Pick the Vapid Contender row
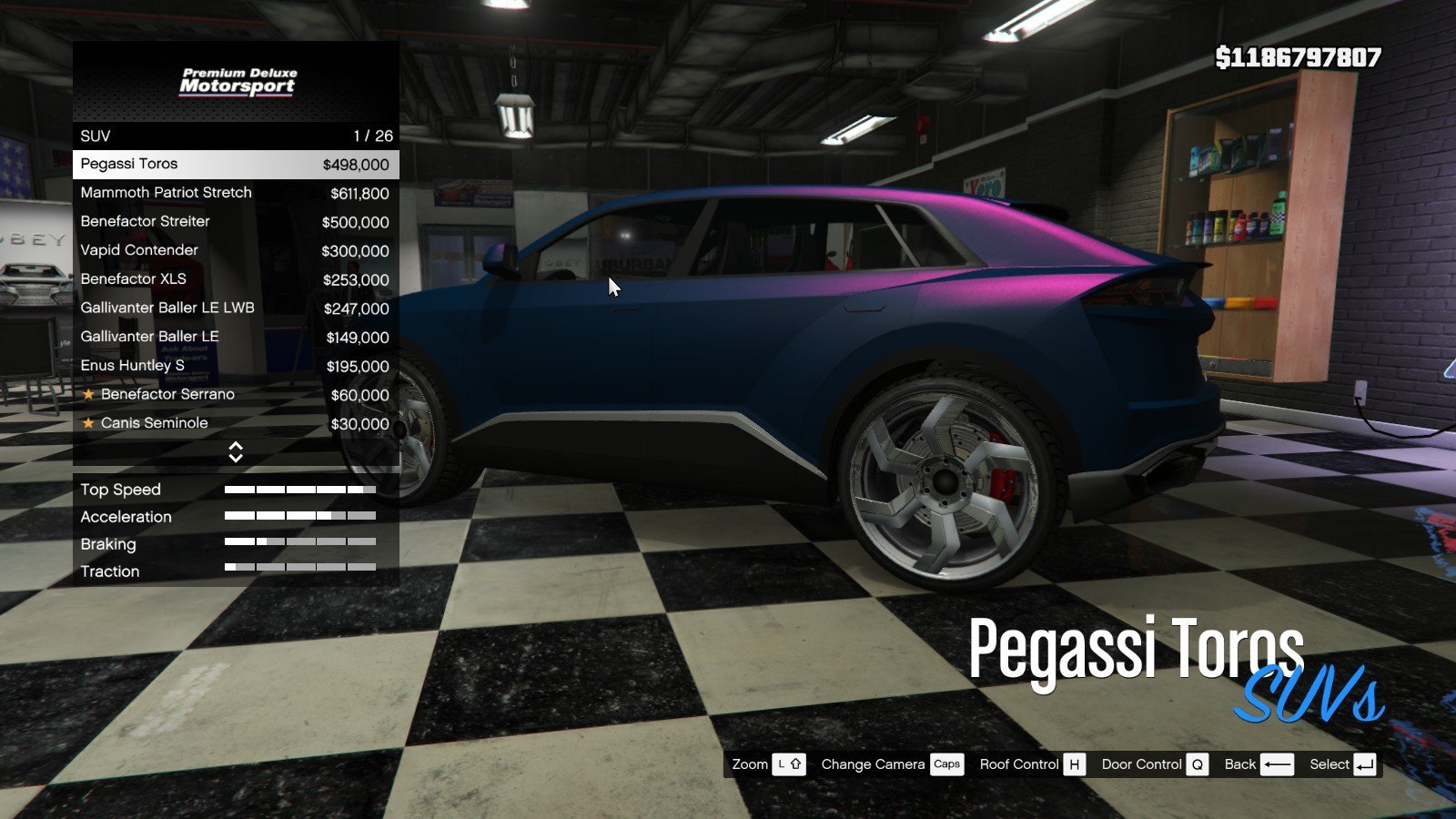 235,250
